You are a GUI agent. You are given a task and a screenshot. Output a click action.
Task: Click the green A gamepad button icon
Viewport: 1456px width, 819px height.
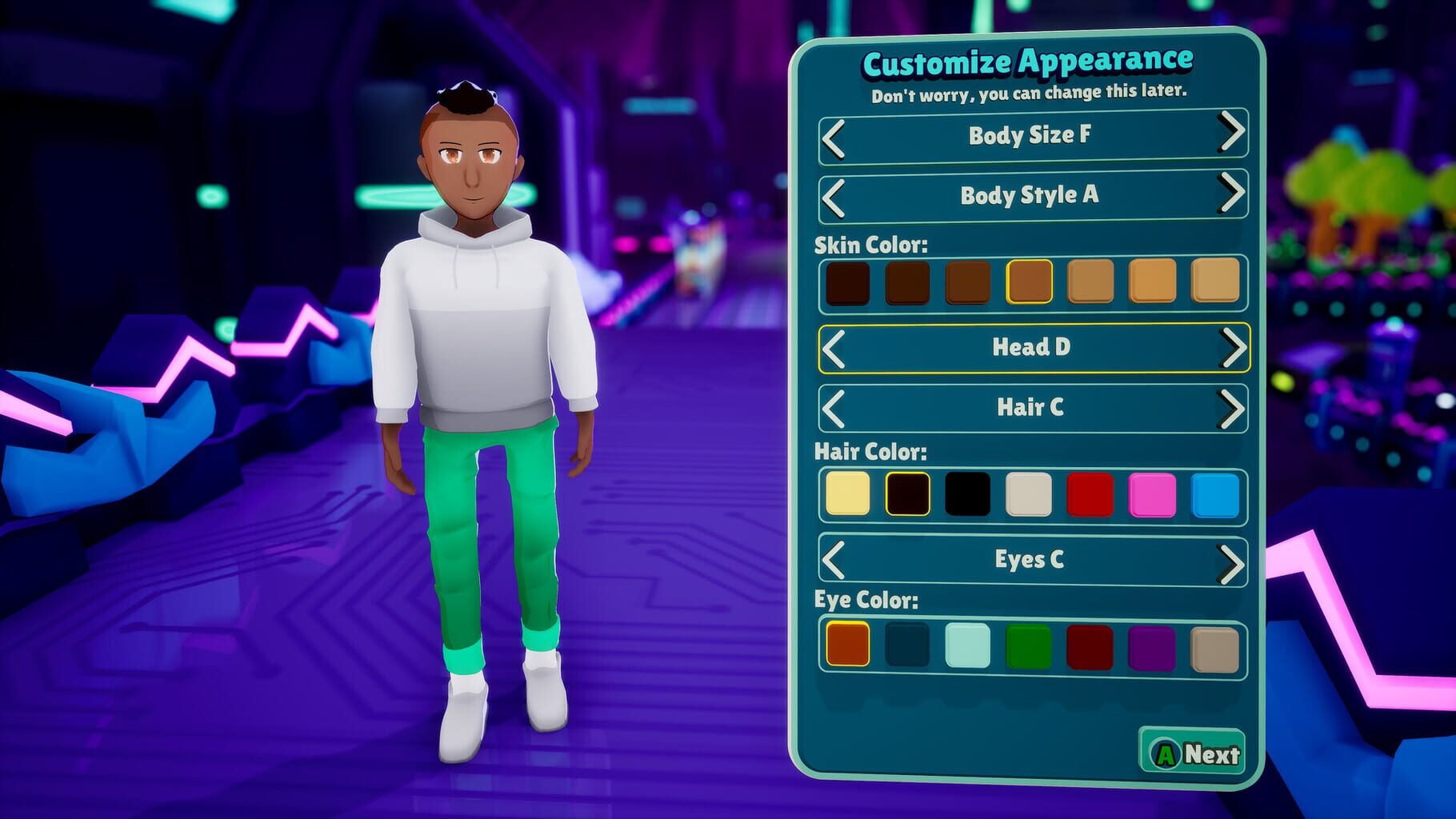[x=1165, y=753]
